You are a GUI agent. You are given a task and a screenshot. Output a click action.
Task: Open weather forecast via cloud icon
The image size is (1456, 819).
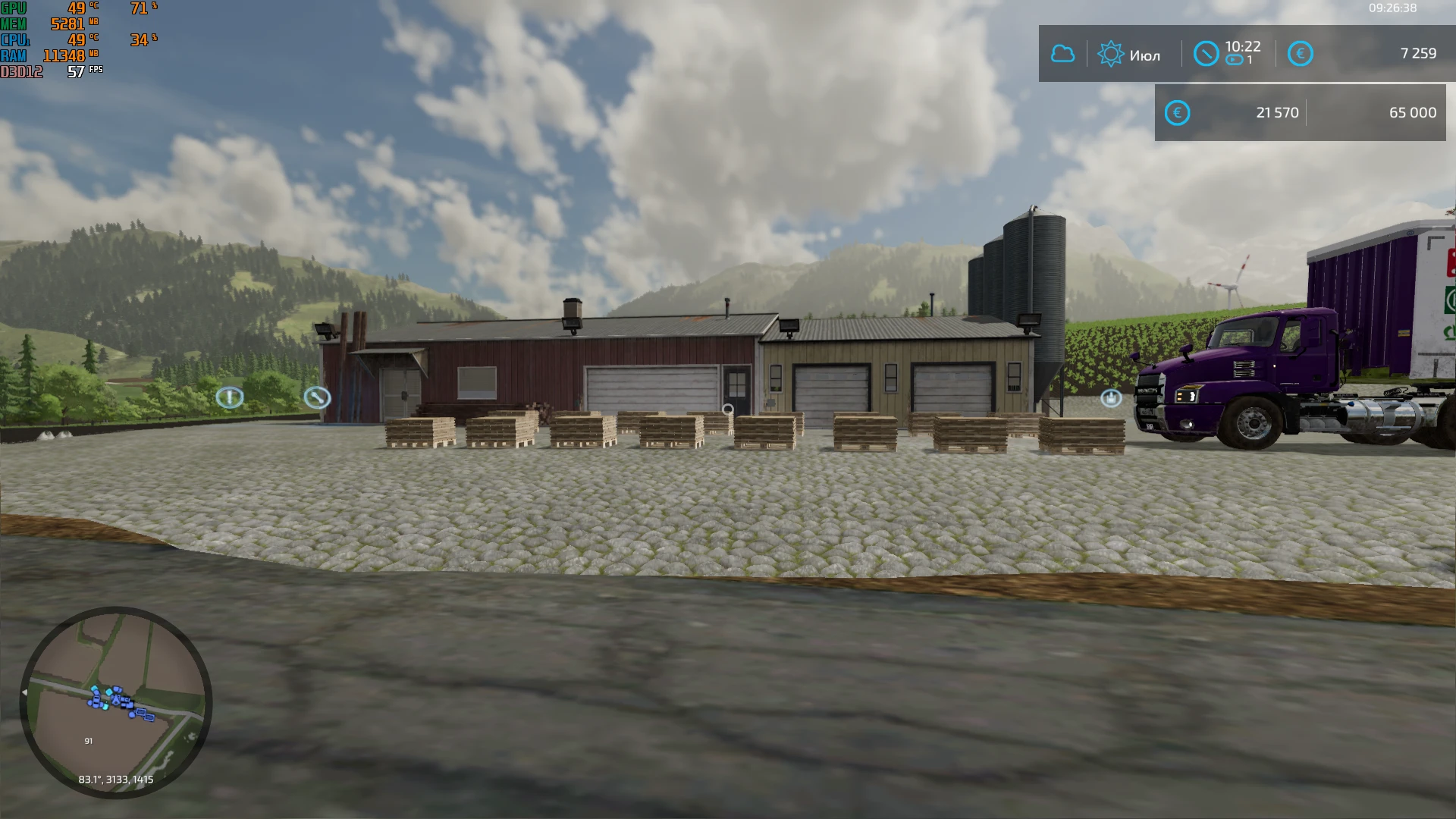tap(1062, 53)
